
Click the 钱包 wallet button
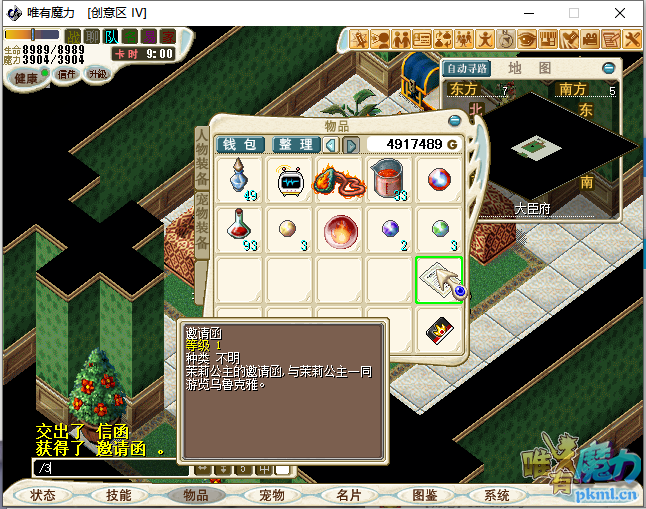tap(240, 145)
